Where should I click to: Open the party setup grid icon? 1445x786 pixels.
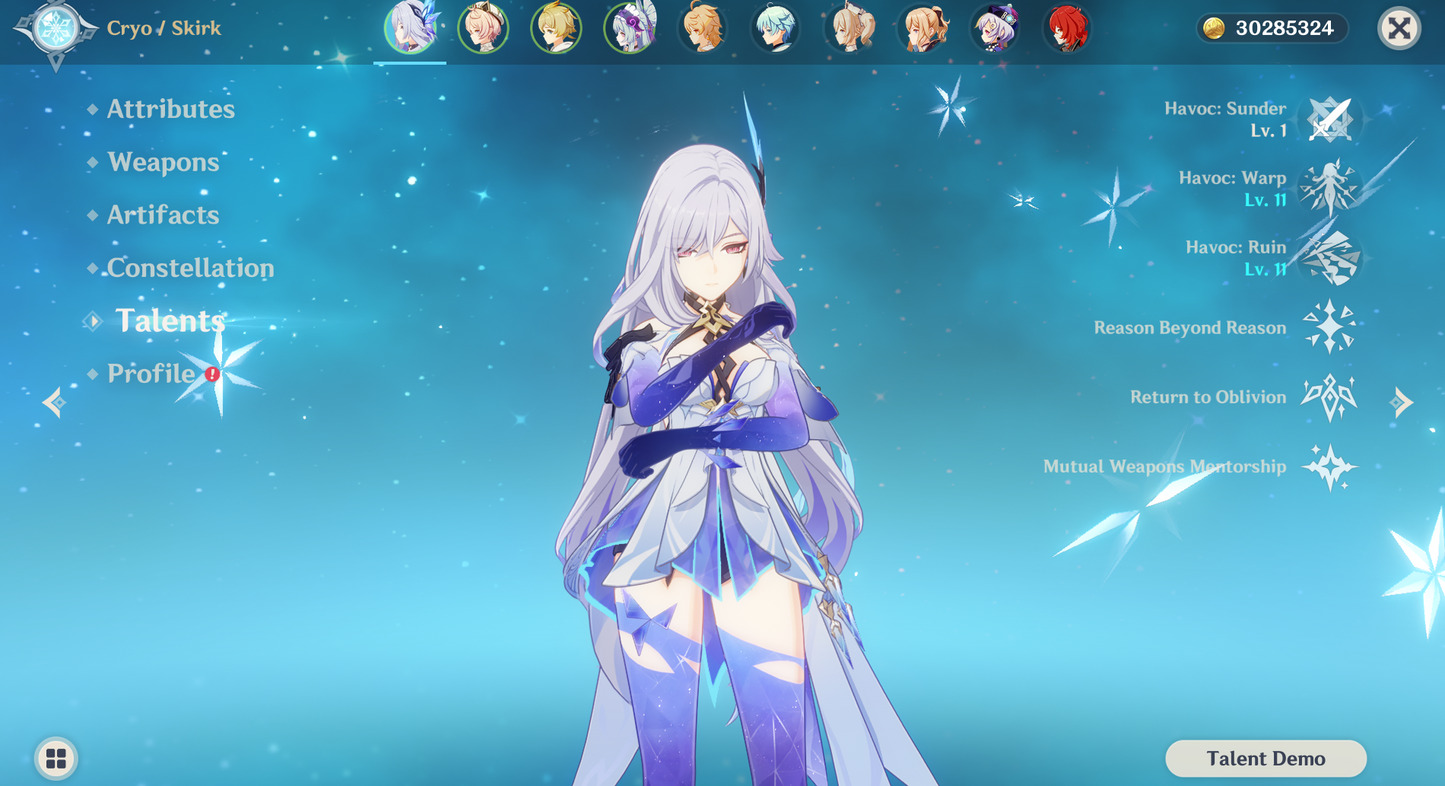tap(55, 758)
